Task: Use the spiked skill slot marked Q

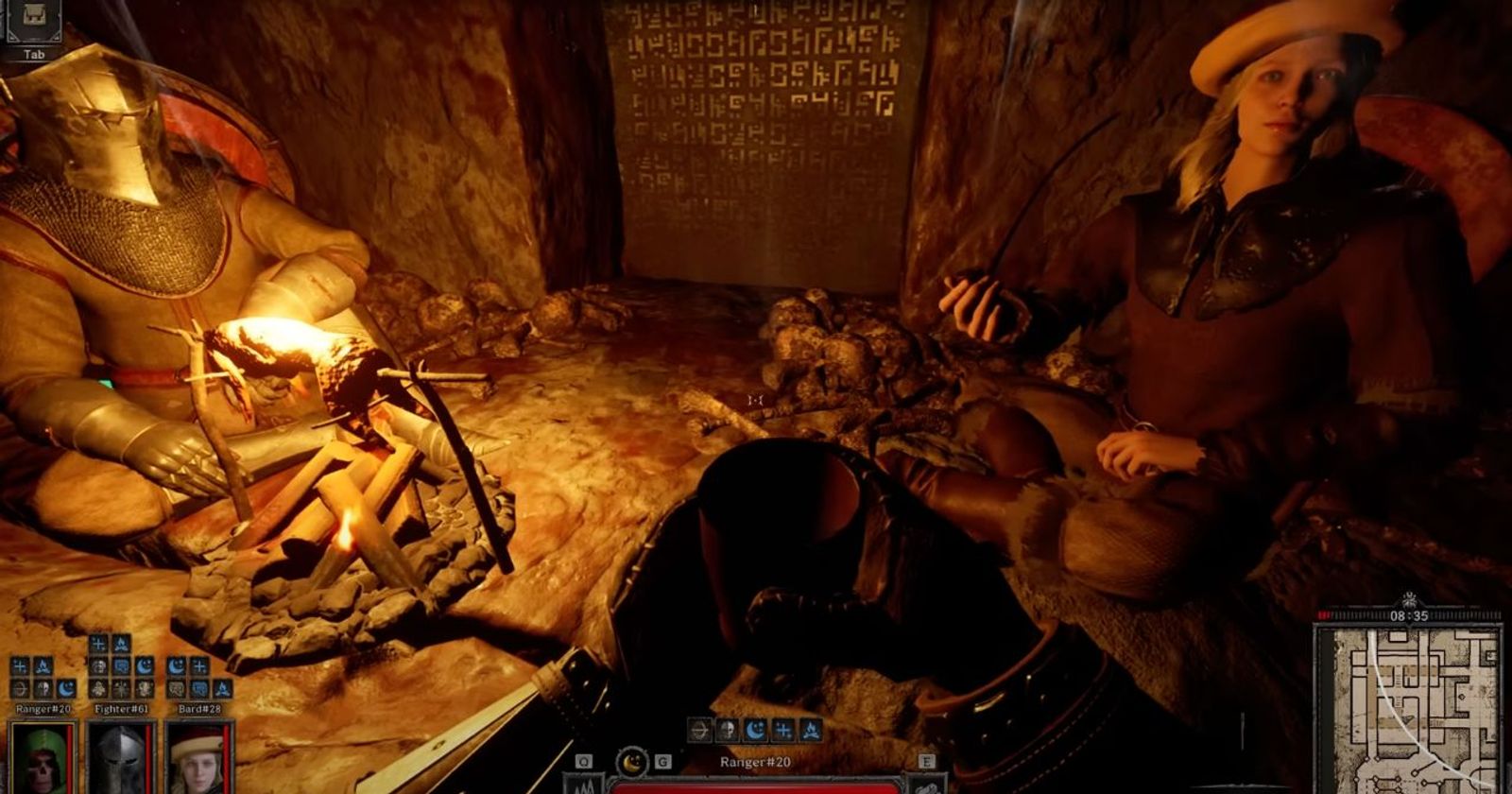Action: [x=584, y=784]
